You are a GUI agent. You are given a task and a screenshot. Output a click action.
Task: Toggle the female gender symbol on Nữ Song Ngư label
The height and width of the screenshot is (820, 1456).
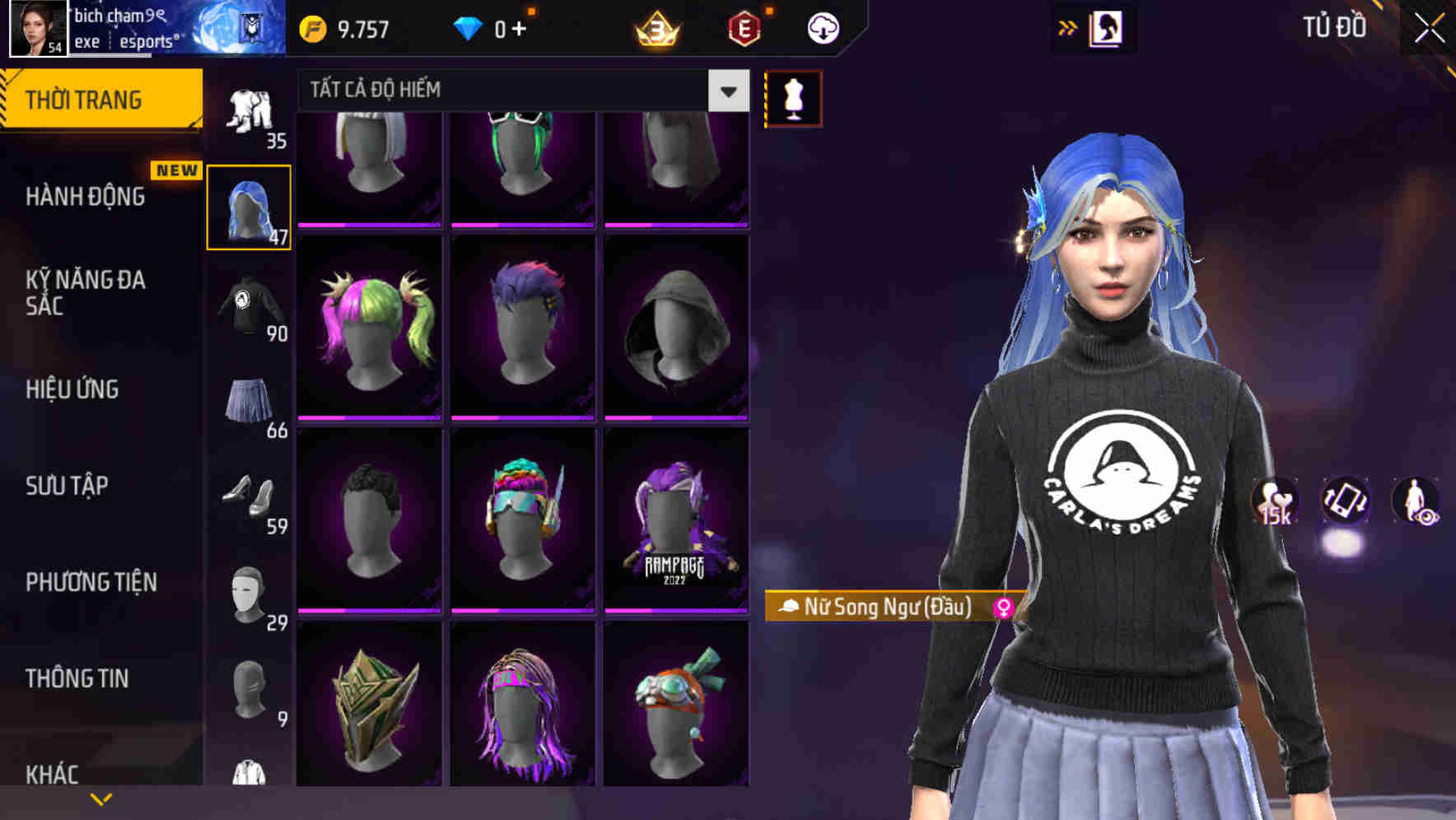(x=1004, y=607)
